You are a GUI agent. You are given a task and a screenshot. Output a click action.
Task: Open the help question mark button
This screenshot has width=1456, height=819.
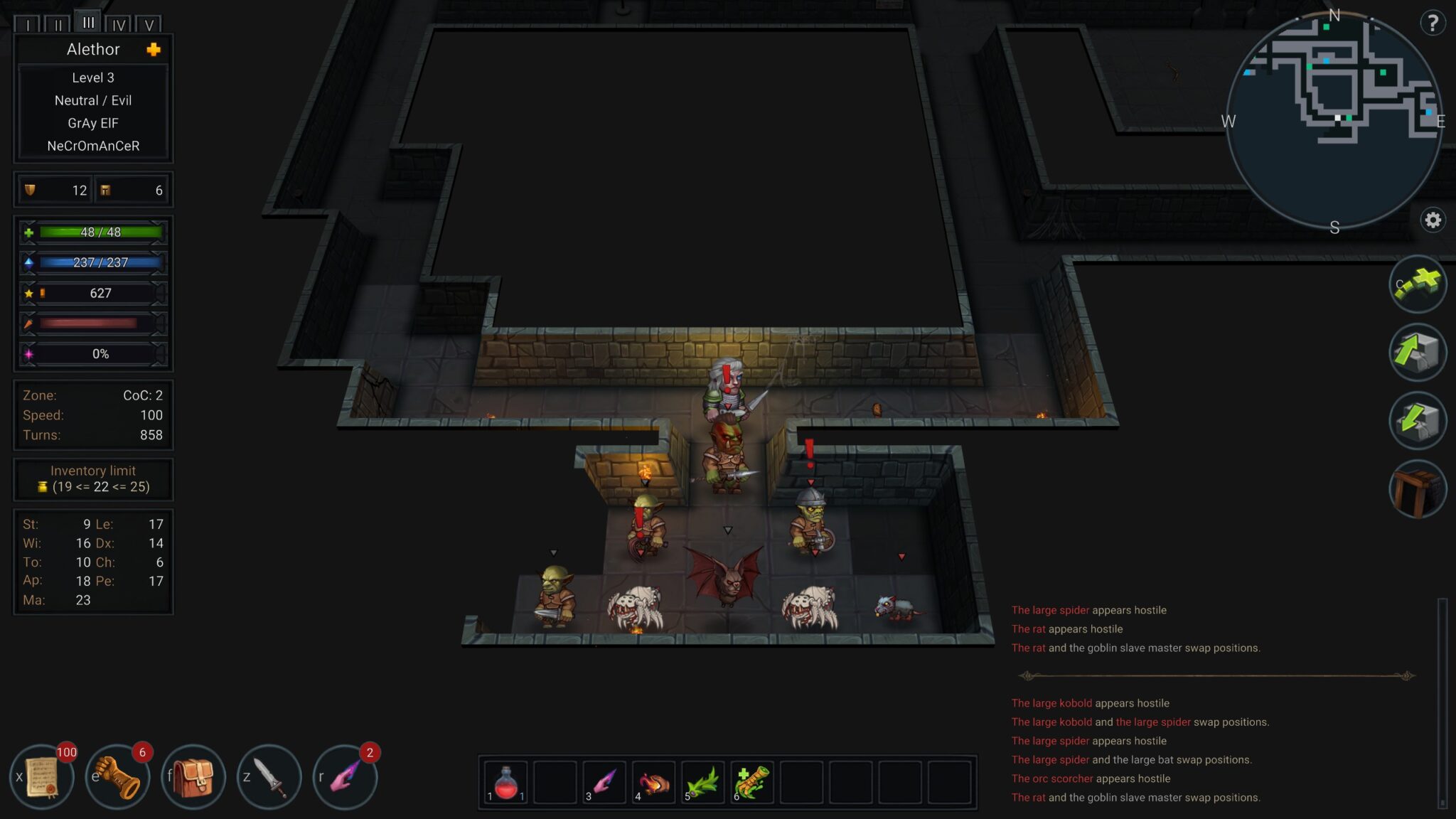tap(1432, 23)
